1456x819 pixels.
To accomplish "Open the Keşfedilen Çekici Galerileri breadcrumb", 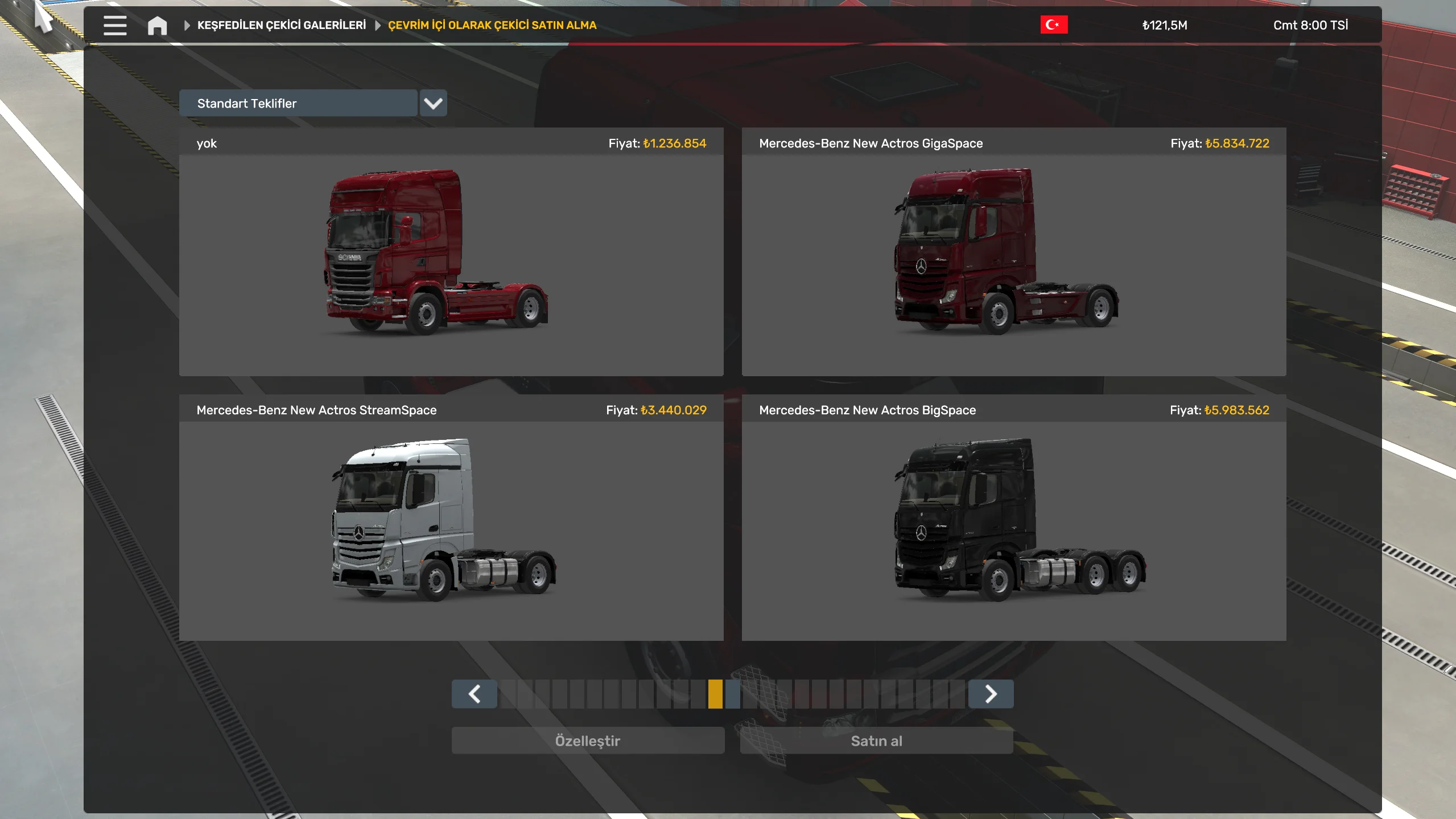I will [281, 25].
